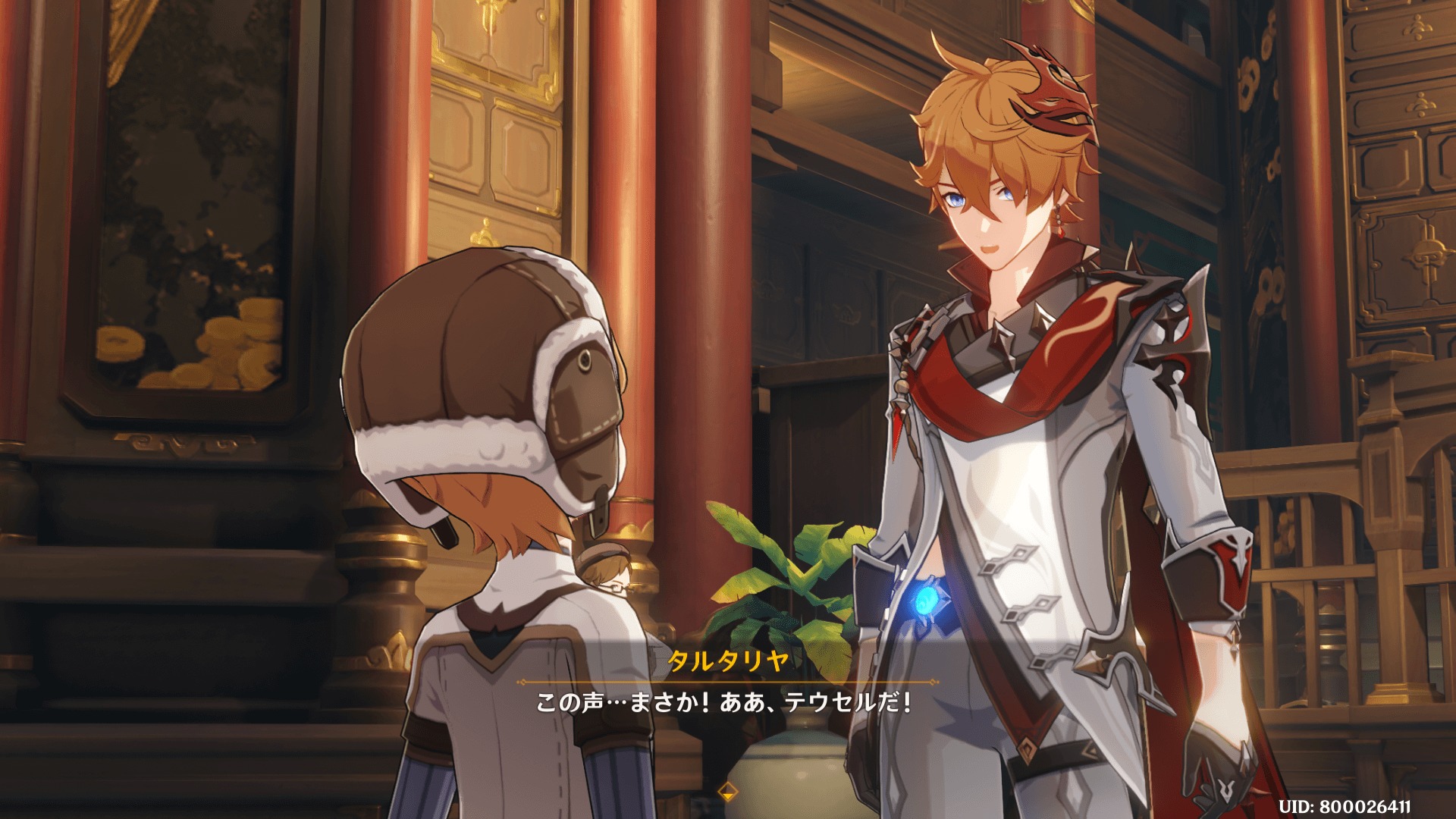The image size is (1456, 819).
Task: Click the golden diamond dialogue continue indicator
Action: coord(727,791)
